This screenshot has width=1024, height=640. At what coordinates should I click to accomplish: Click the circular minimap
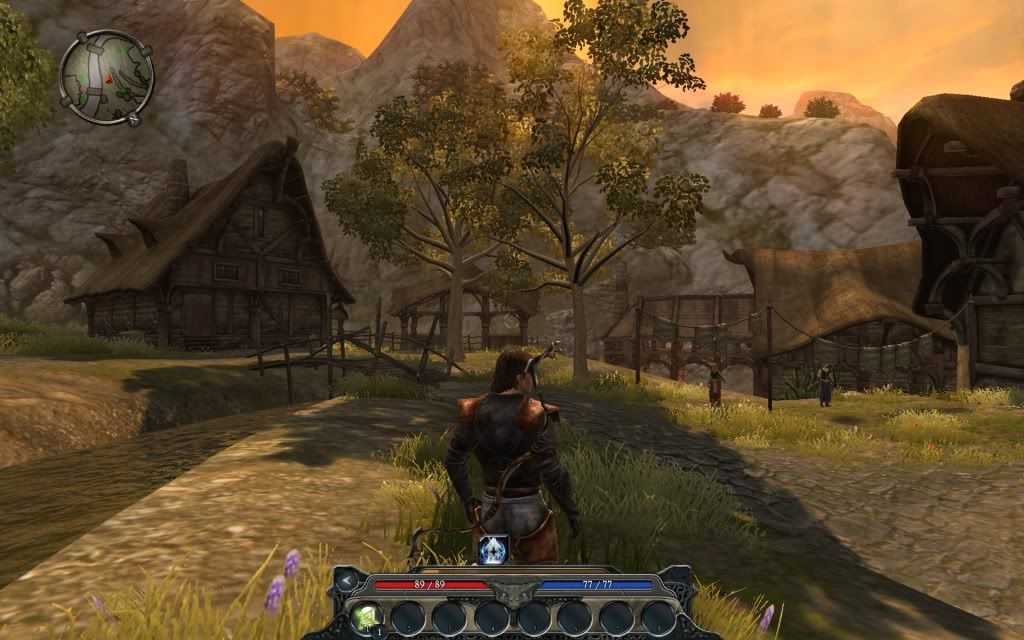(x=105, y=76)
